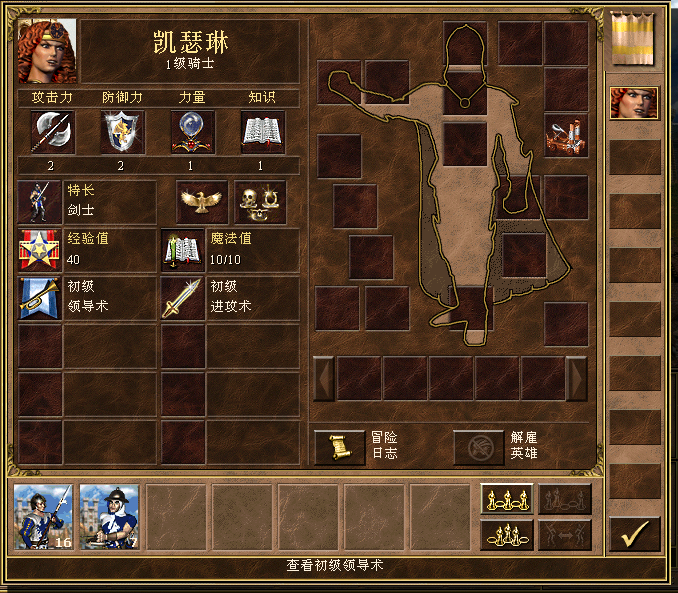Dismiss the hero with 解雇英雄
678x593 pixels.
479,447
